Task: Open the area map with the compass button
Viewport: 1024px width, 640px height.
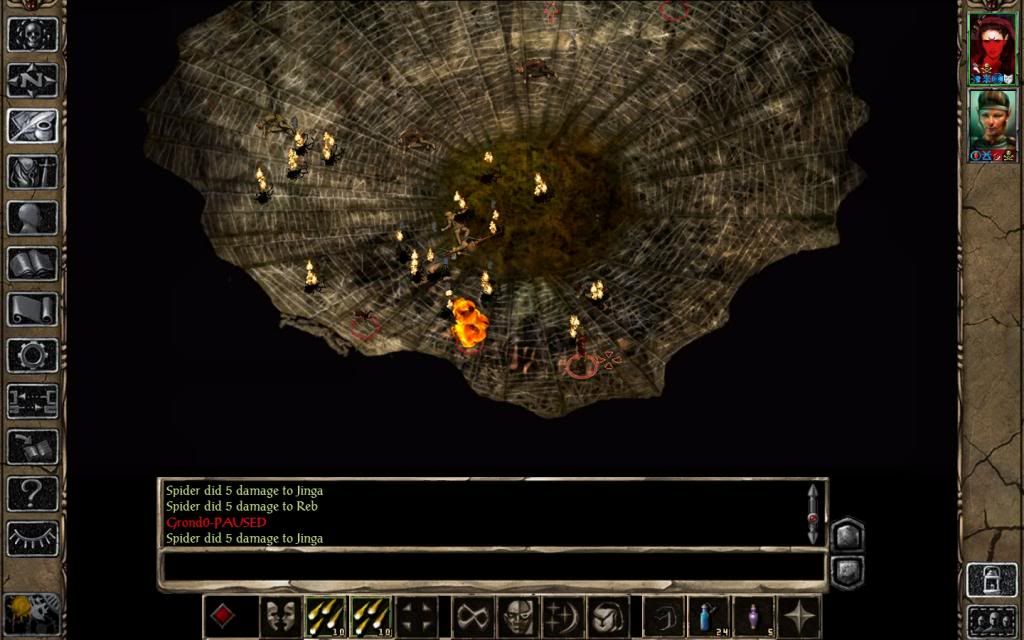Action: (32, 79)
